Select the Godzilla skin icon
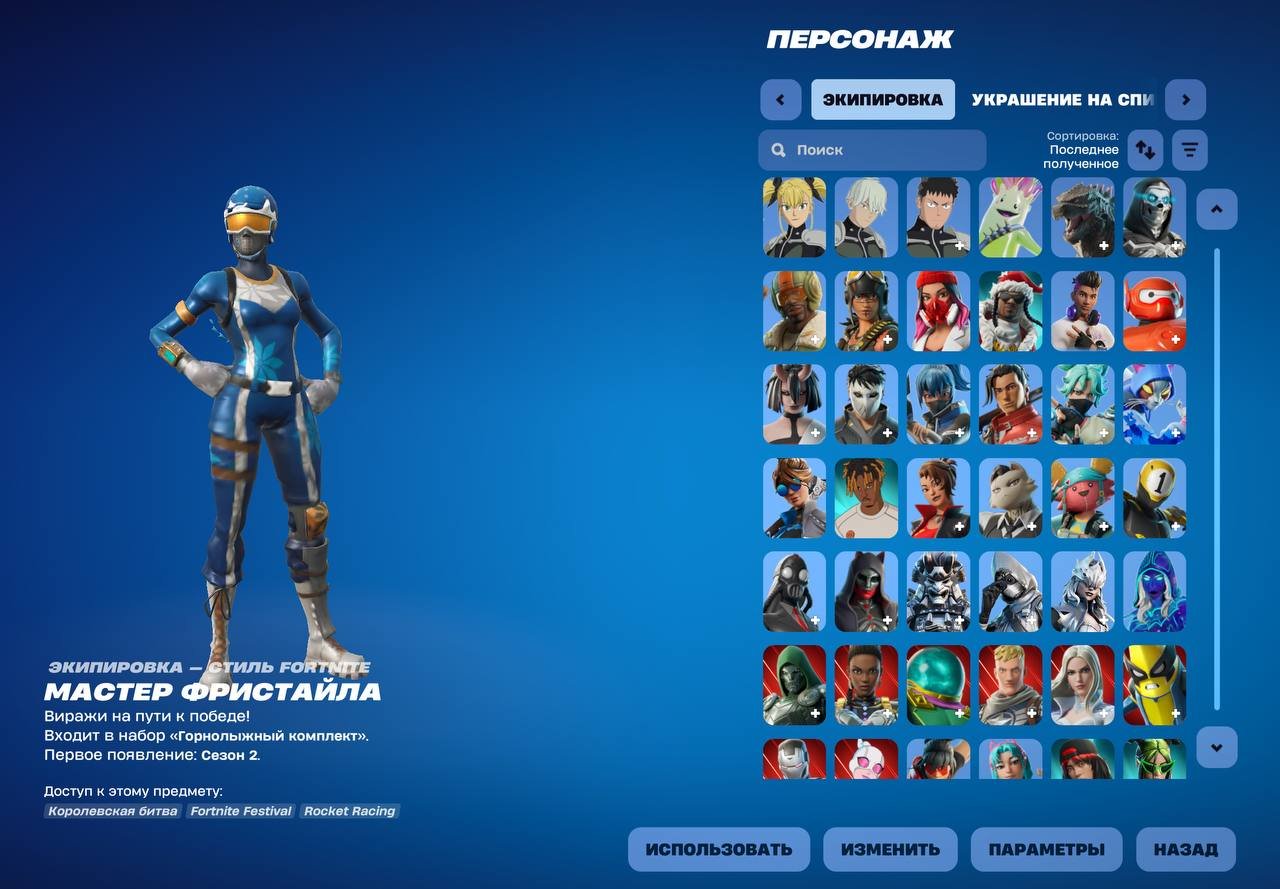The height and width of the screenshot is (889, 1280). [1082, 217]
